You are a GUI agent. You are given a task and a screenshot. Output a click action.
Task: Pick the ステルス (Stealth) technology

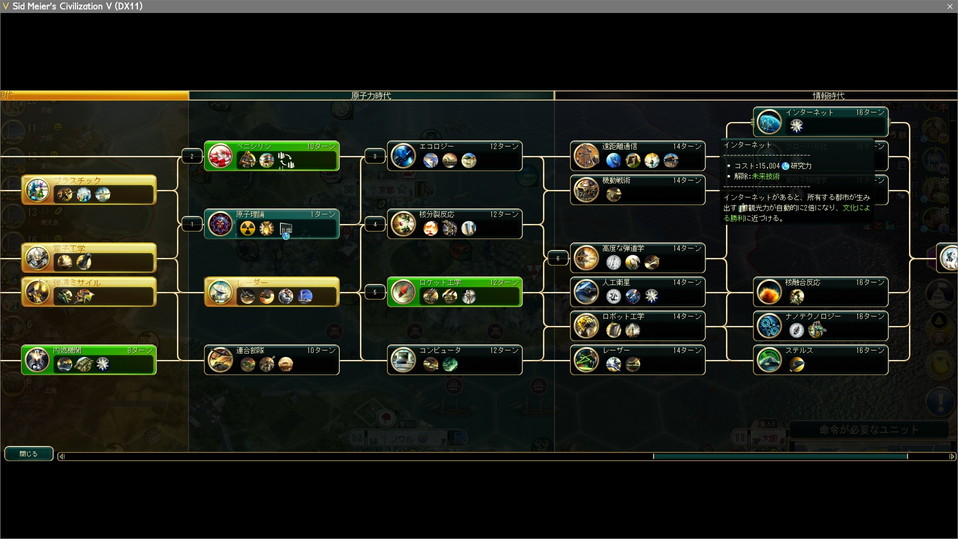point(820,359)
